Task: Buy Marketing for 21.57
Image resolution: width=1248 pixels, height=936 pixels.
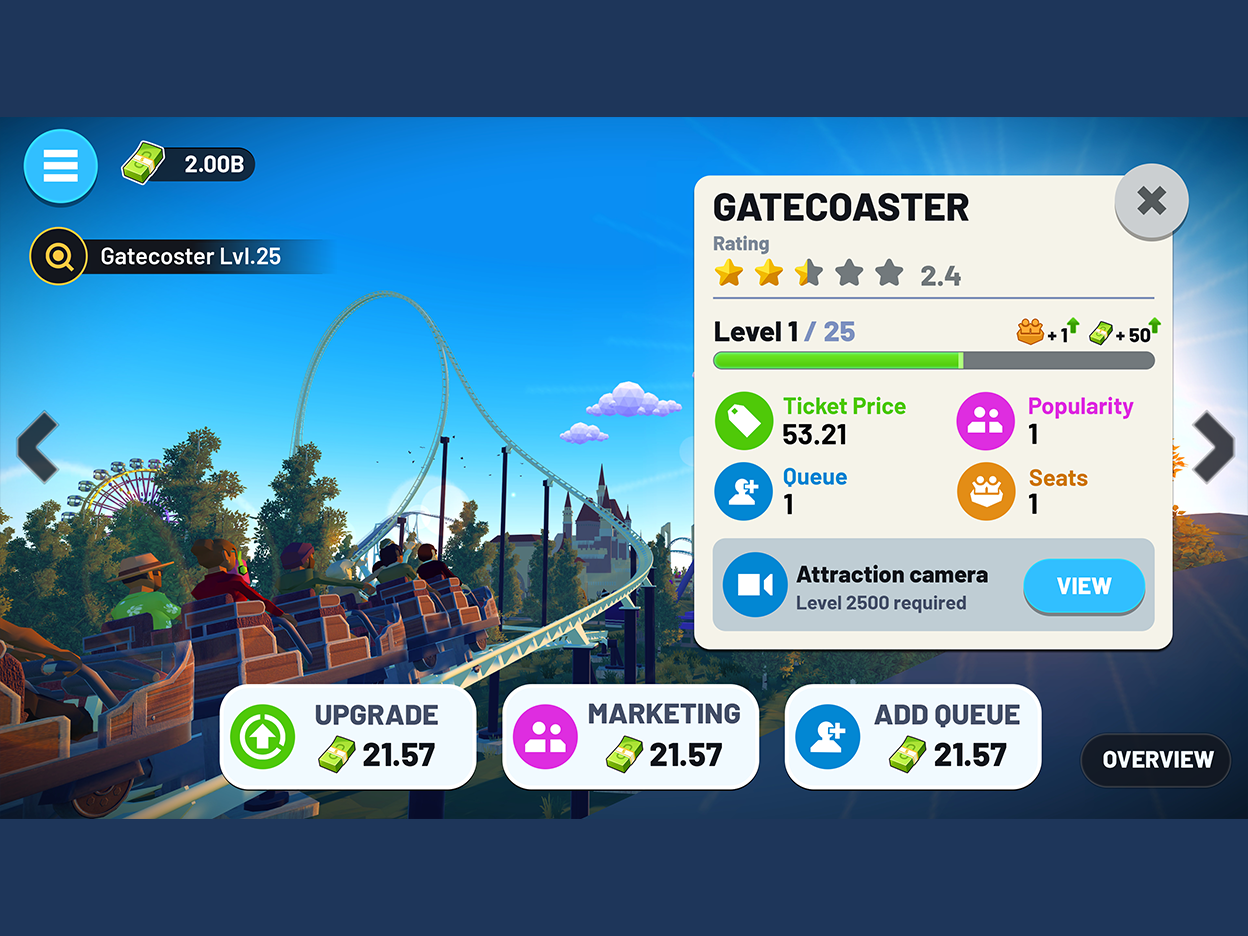Action: coord(630,736)
